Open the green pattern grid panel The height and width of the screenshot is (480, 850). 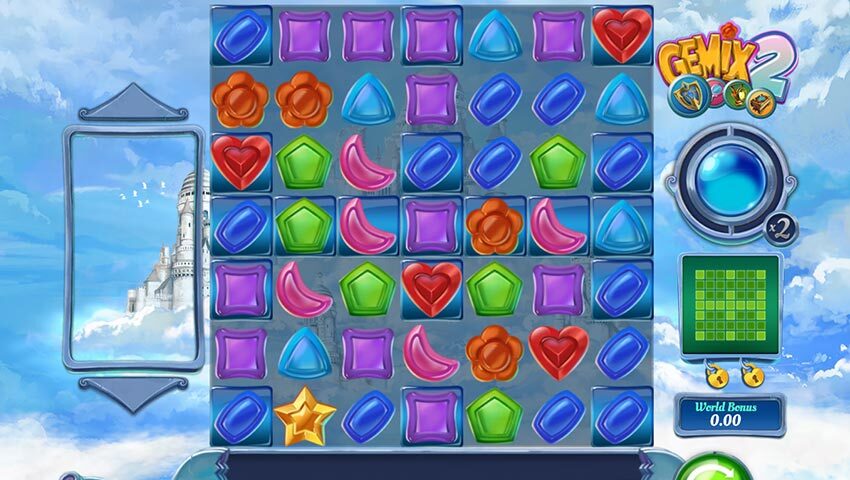[x=730, y=304]
